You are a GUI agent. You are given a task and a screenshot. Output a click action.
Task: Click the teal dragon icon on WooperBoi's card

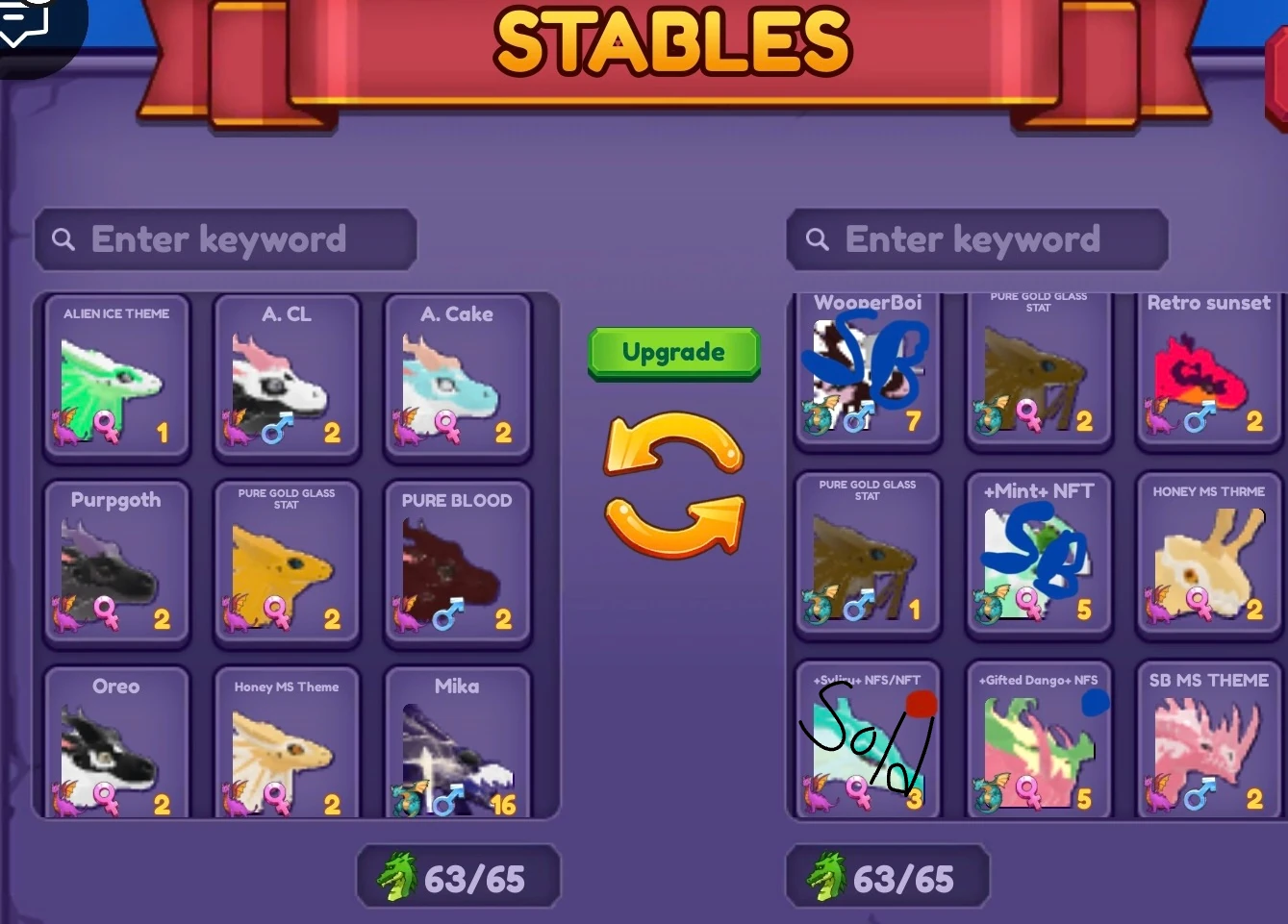[x=815, y=417]
